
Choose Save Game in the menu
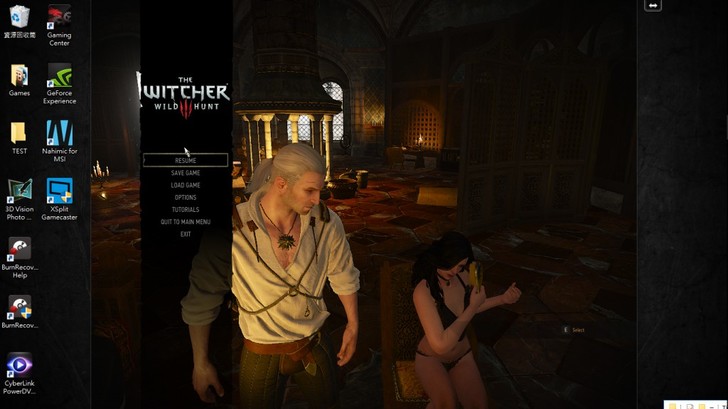(x=185, y=173)
